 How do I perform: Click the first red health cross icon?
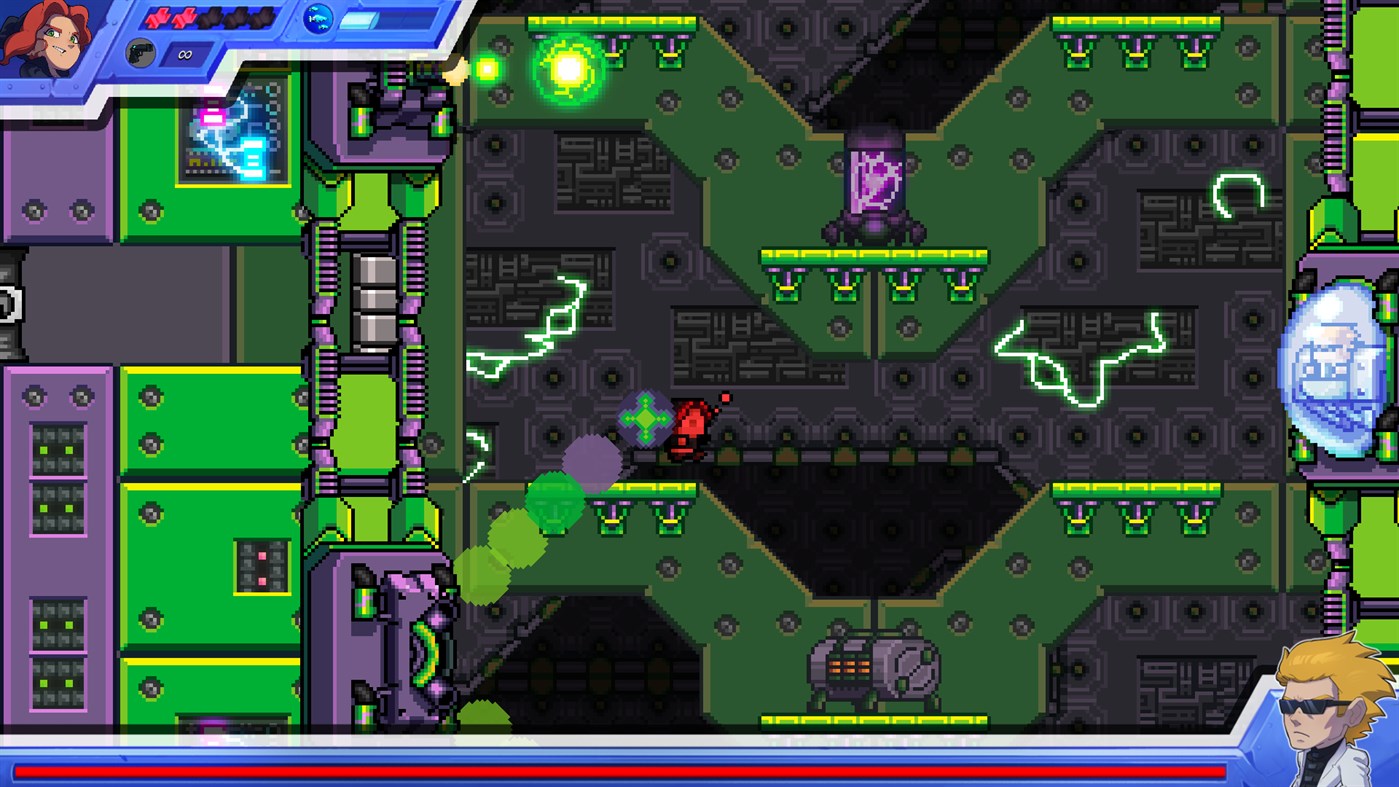(158, 17)
